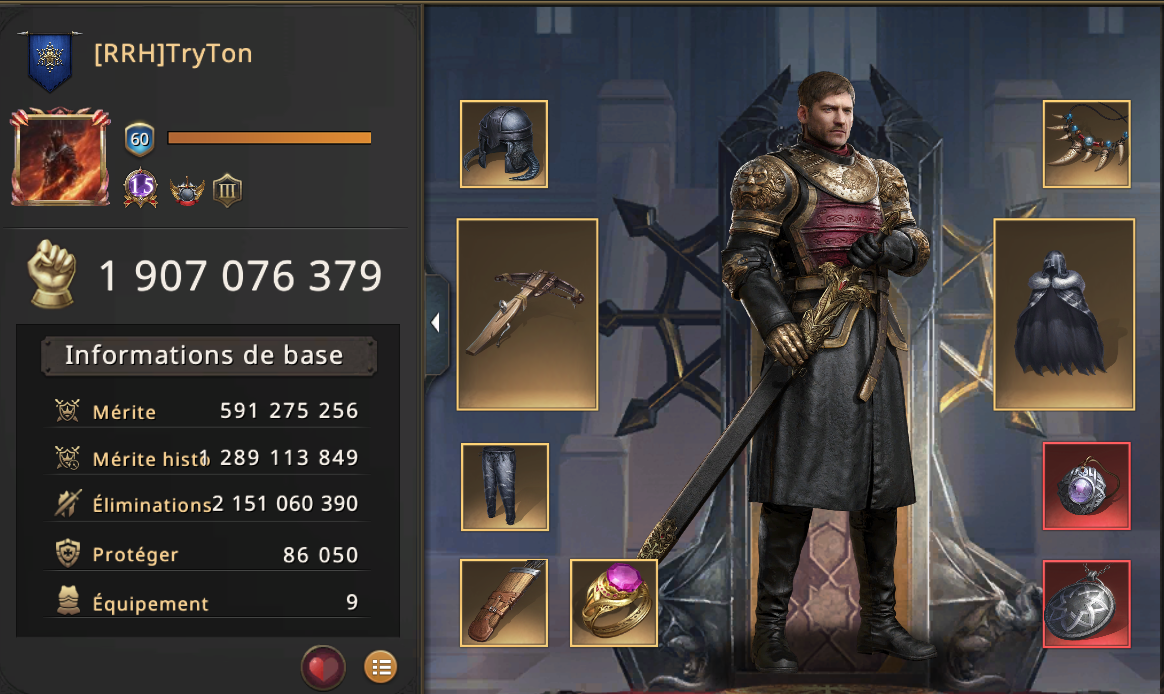View the player's flaming avatar portrait
This screenshot has height=694, width=1164.
60,157
